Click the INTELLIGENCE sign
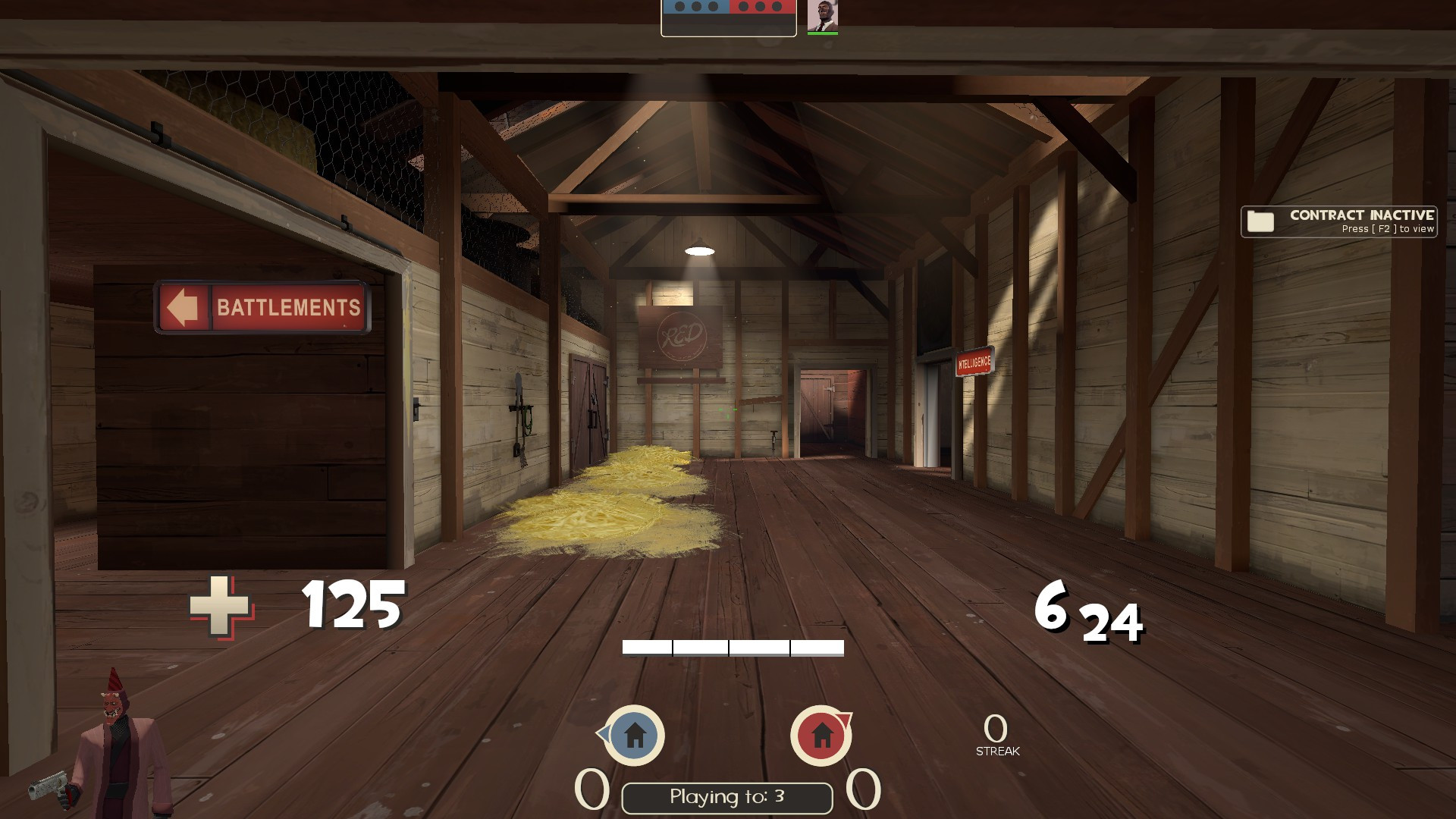The width and height of the screenshot is (1456, 819). (972, 362)
